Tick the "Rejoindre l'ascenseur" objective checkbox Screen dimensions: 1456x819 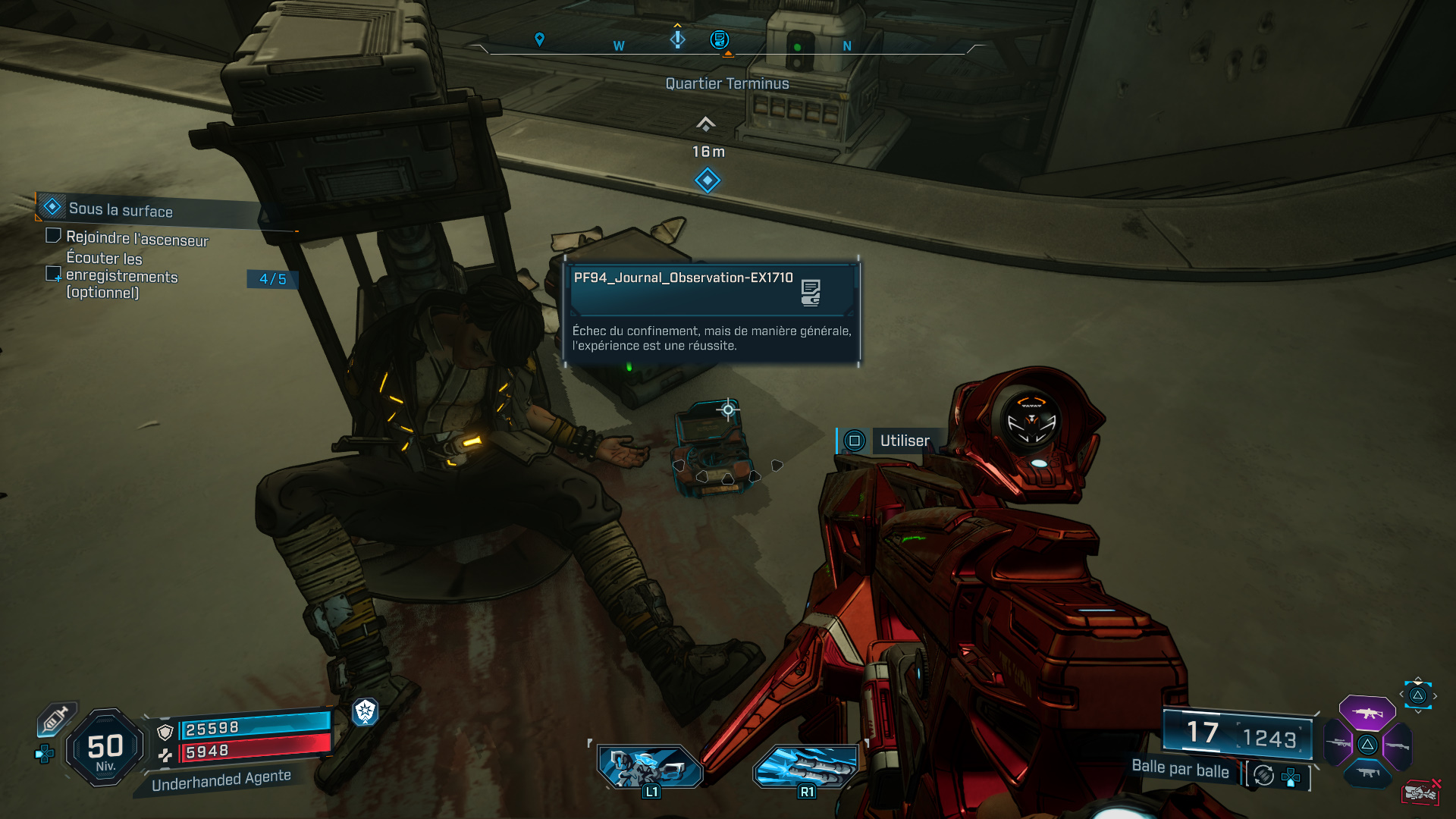(53, 236)
